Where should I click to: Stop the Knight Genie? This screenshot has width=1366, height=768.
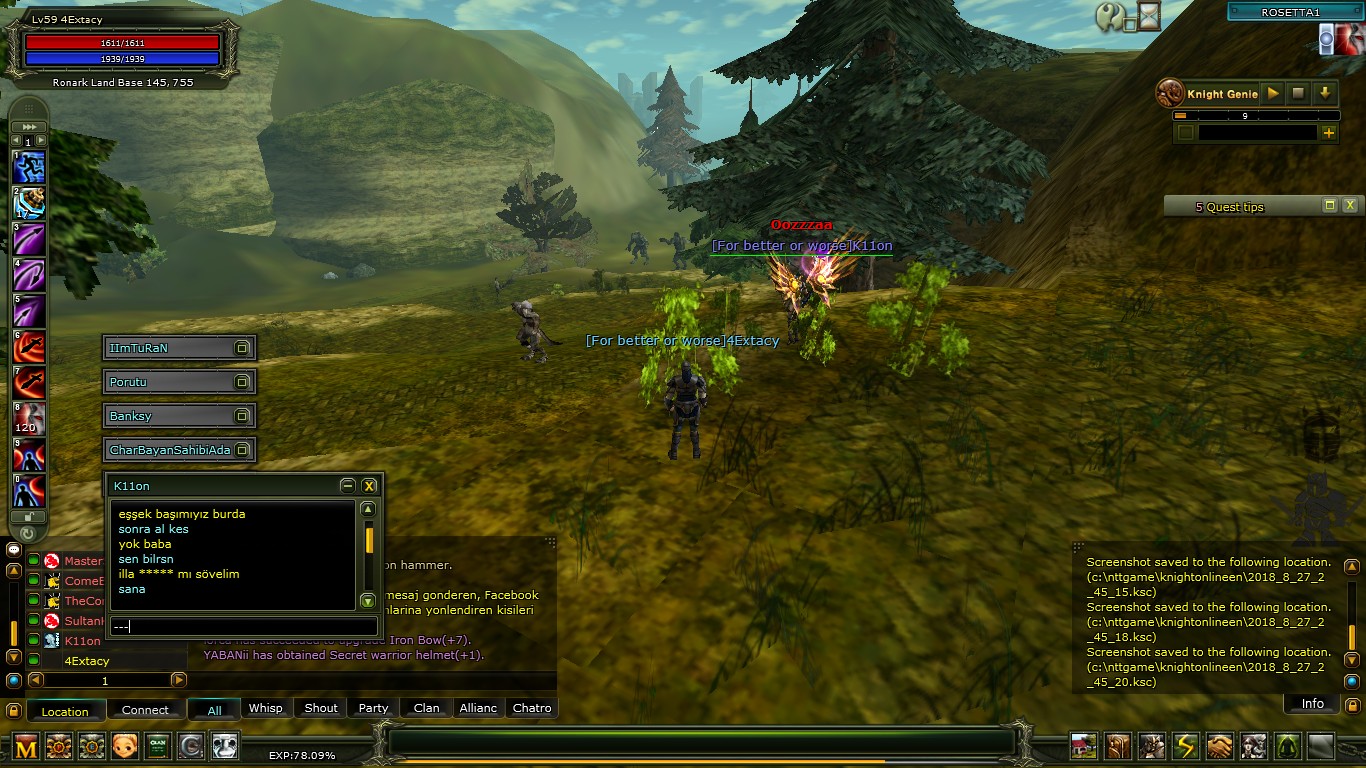[x=1298, y=93]
